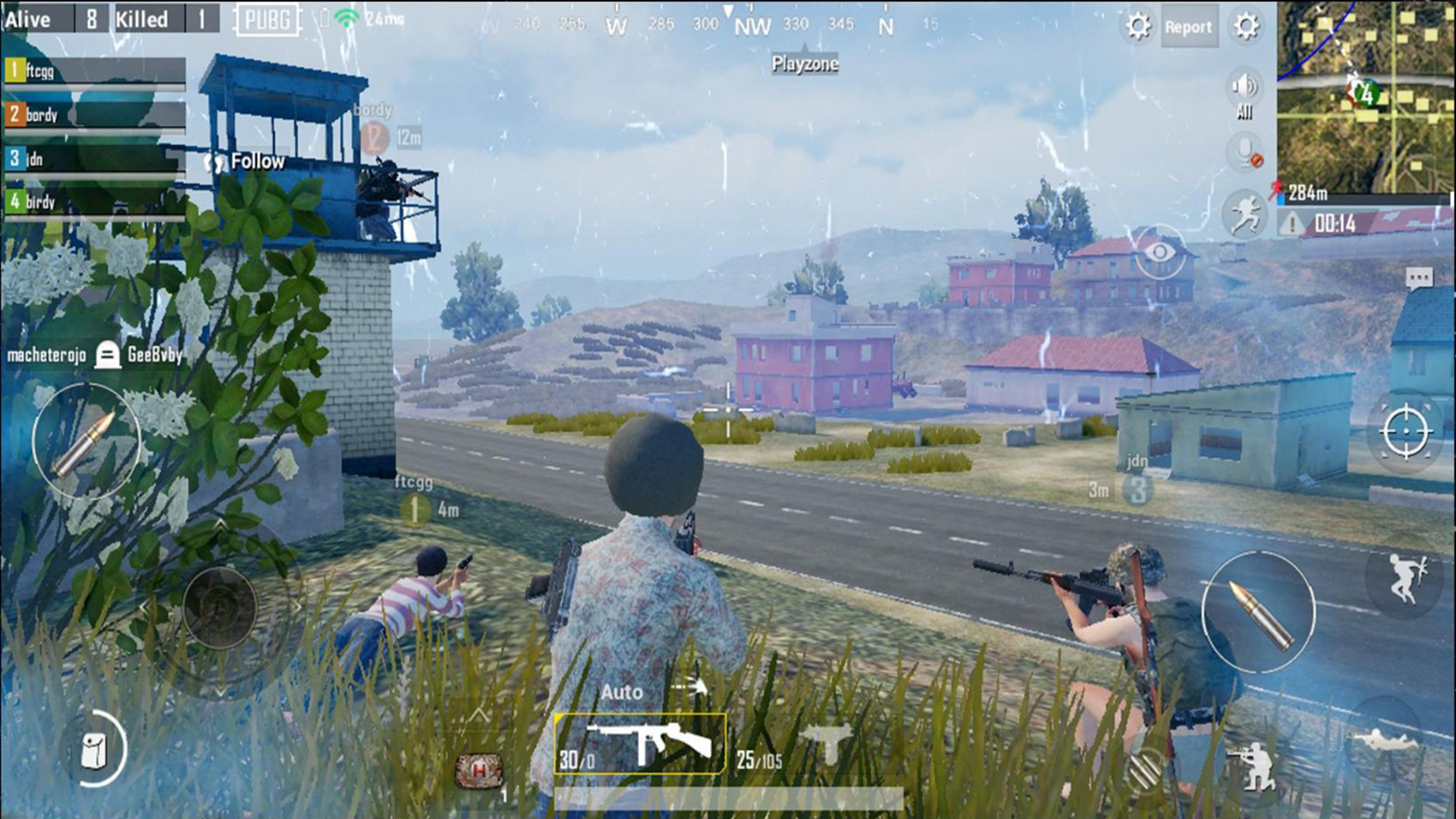Tap the eye free-look icon
Viewport: 1456px width, 819px height.
1159,251
